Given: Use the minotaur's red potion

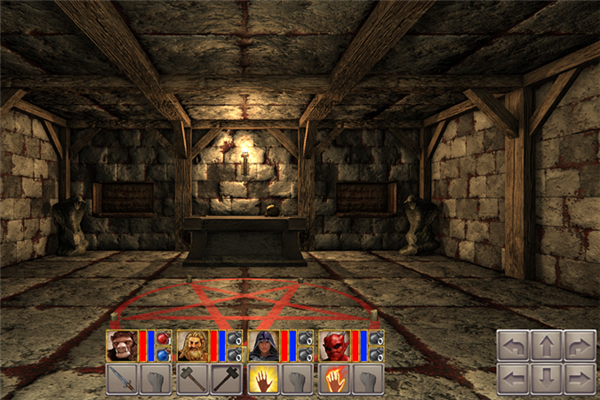Looking at the screenshot, I should [163, 339].
